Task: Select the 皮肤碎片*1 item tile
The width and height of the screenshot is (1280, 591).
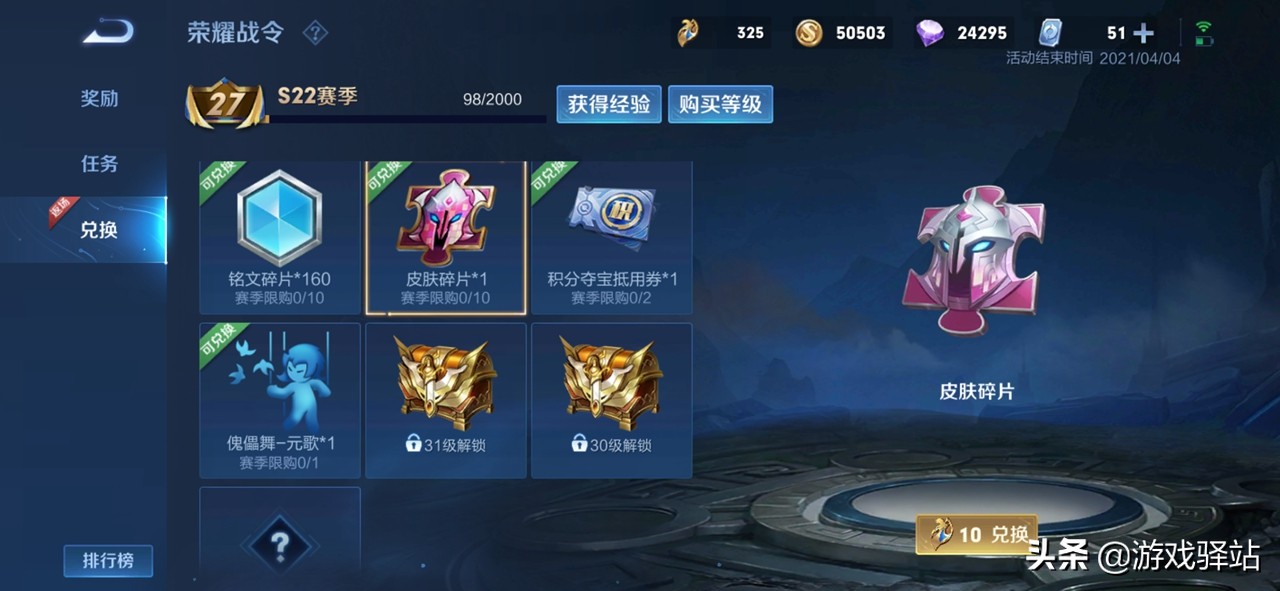Action: [x=446, y=237]
